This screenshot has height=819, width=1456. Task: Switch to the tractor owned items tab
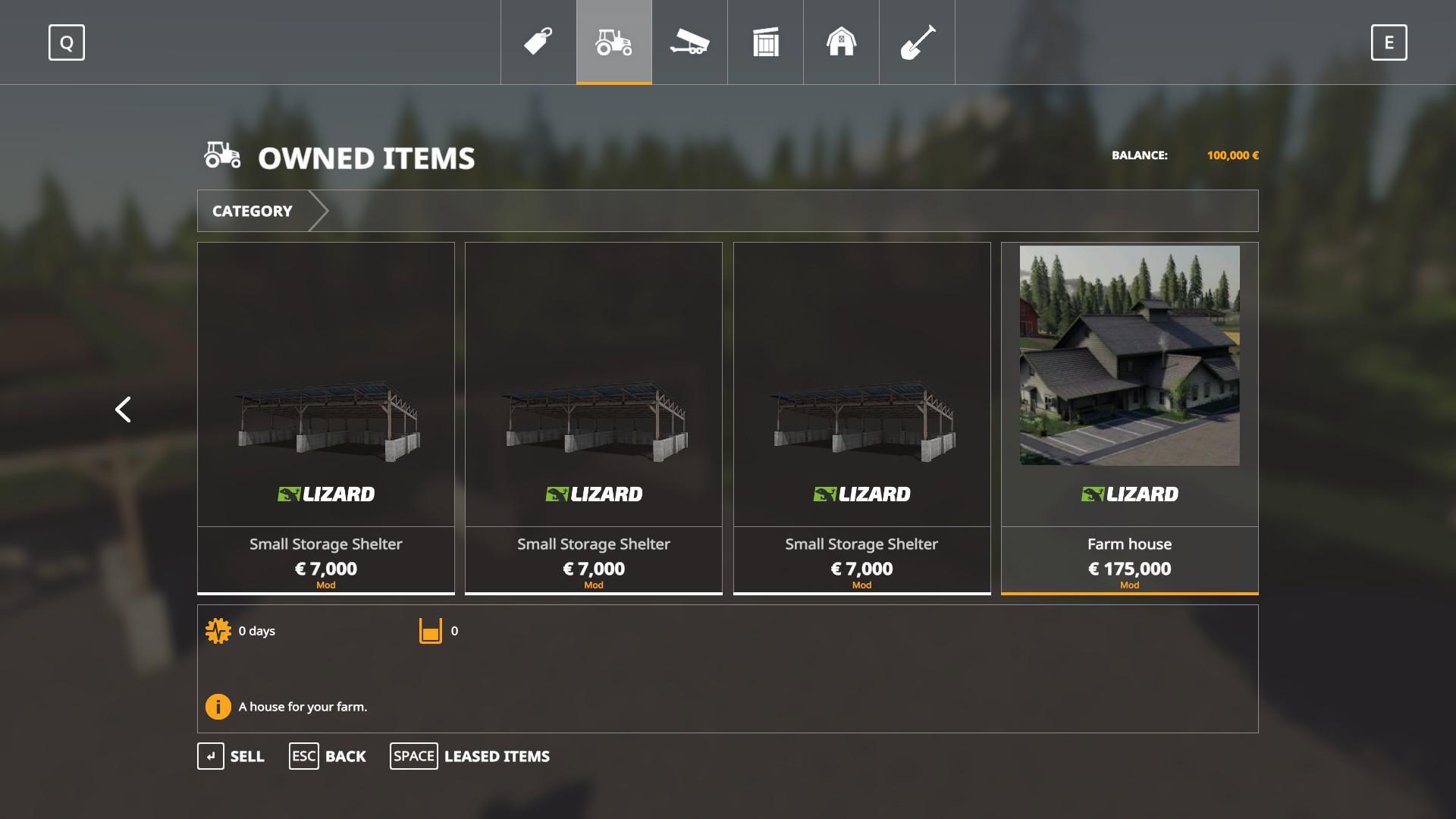click(614, 42)
